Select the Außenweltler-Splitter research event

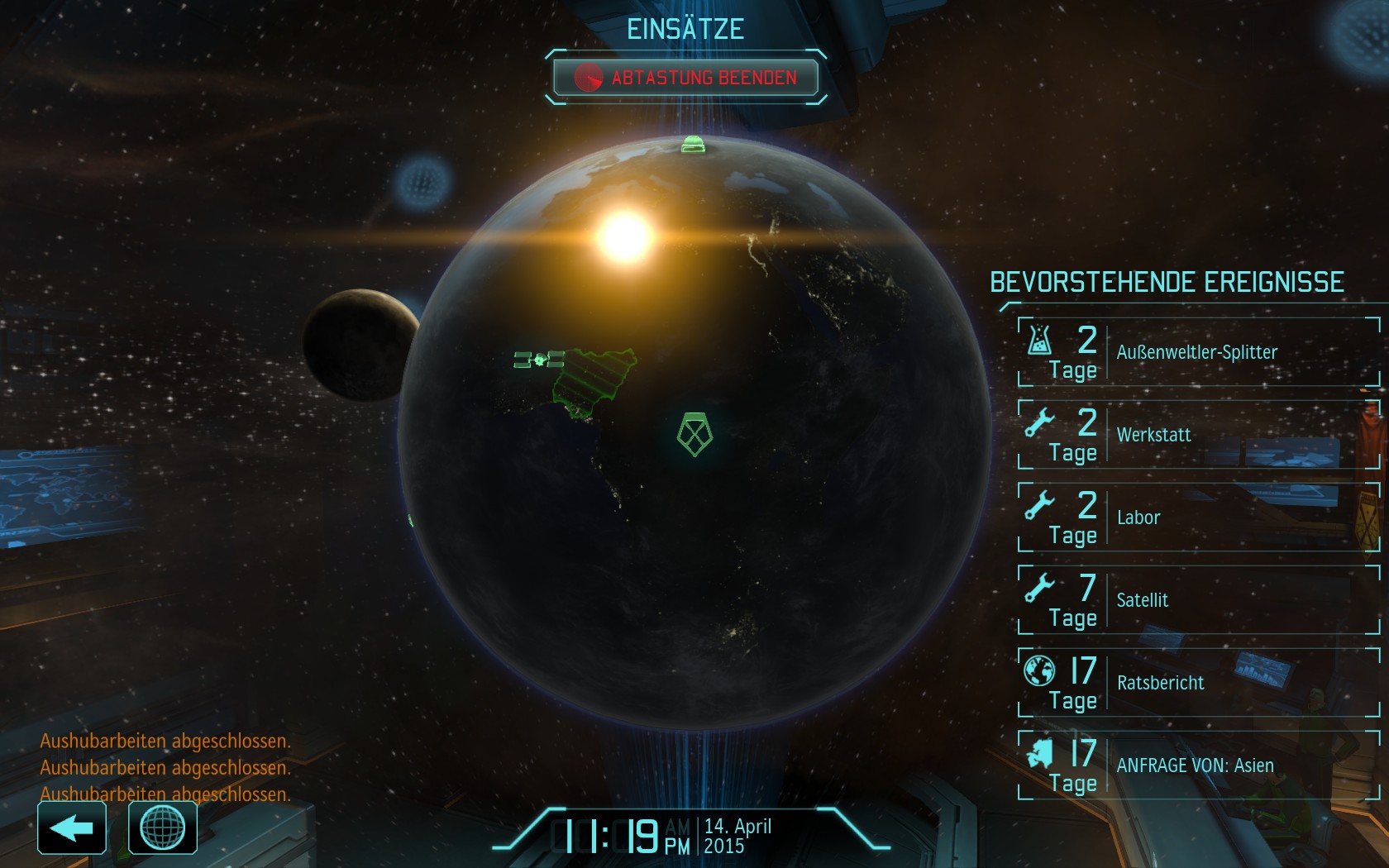click(x=1199, y=352)
